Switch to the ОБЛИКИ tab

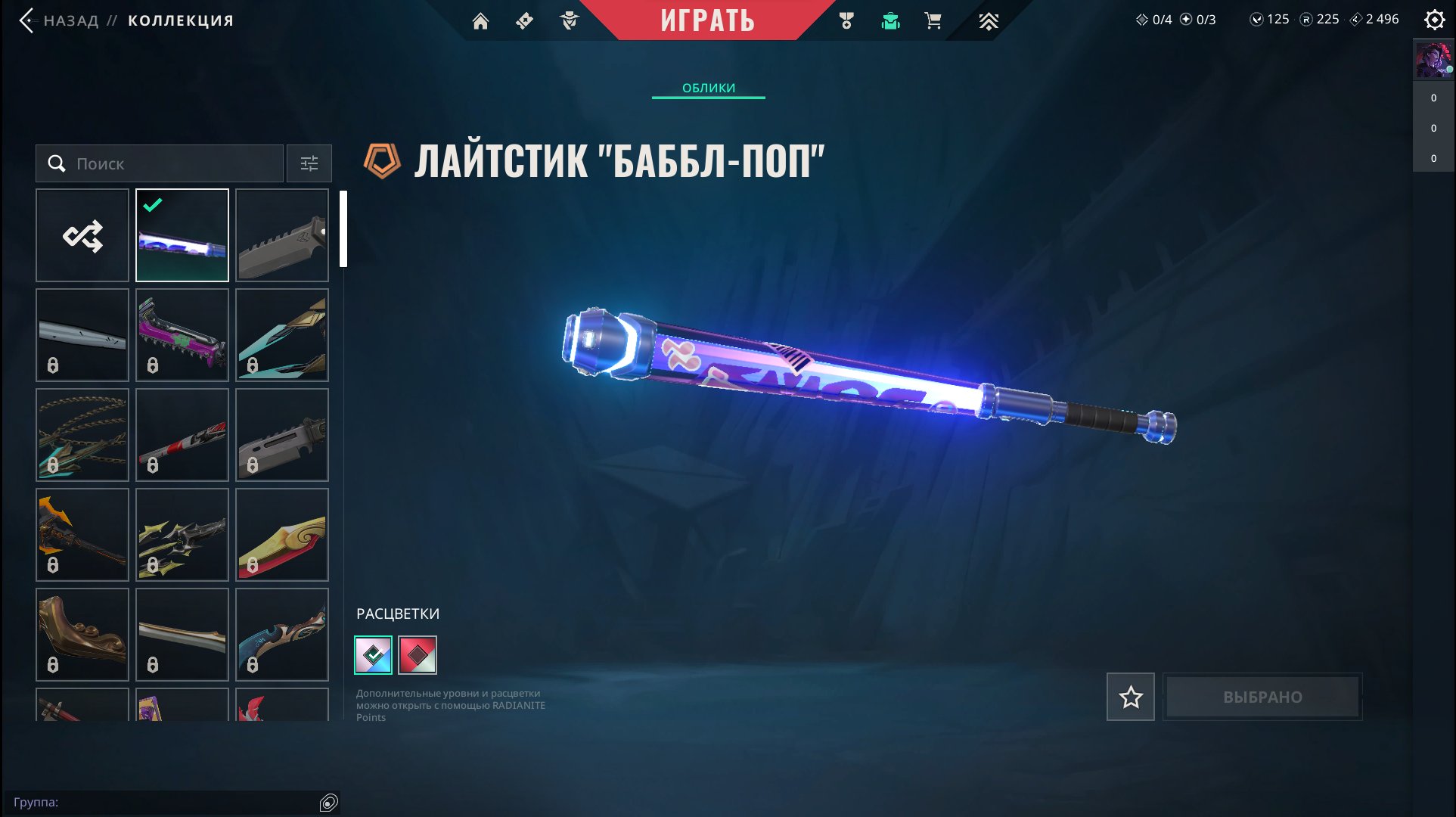pyautogui.click(x=708, y=88)
